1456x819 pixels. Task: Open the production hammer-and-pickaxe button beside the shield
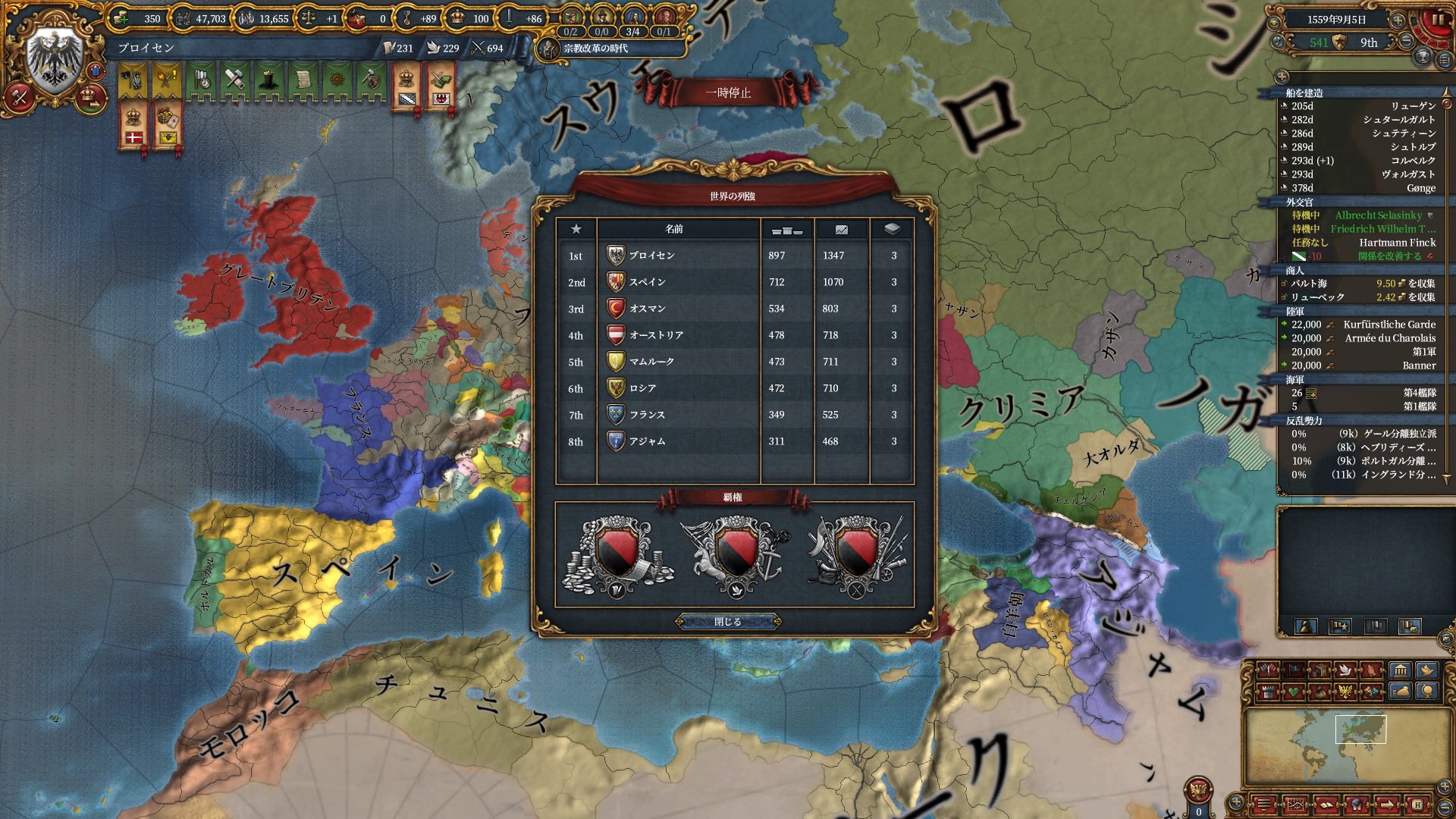[20, 96]
